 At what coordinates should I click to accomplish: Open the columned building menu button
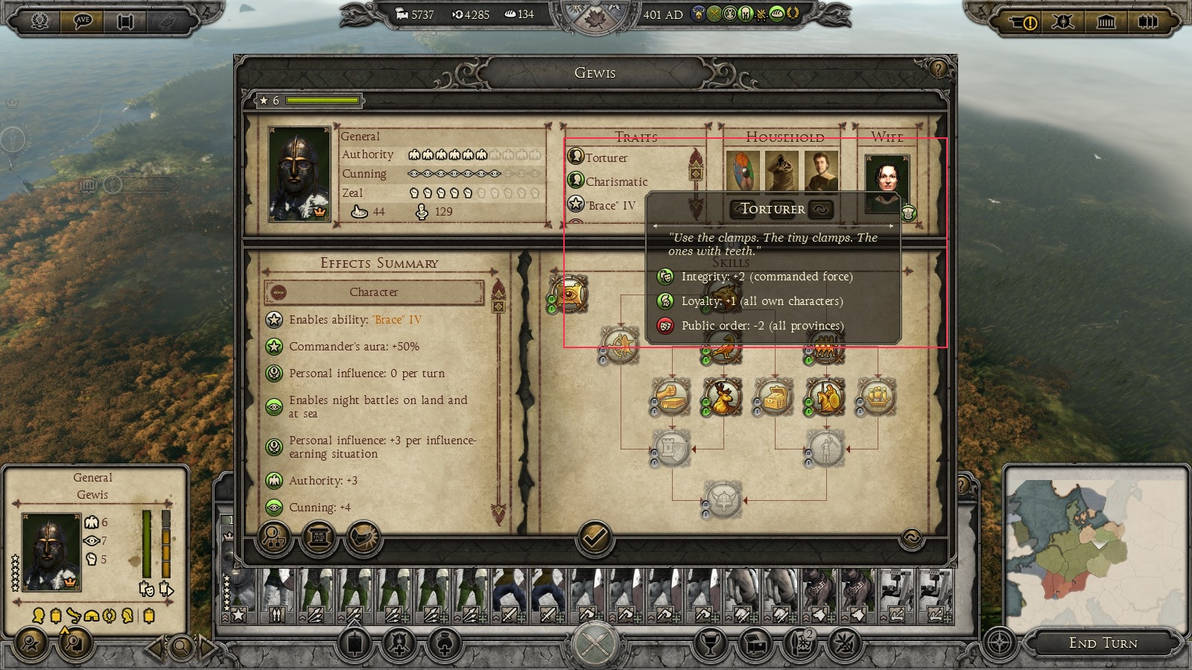1105,21
